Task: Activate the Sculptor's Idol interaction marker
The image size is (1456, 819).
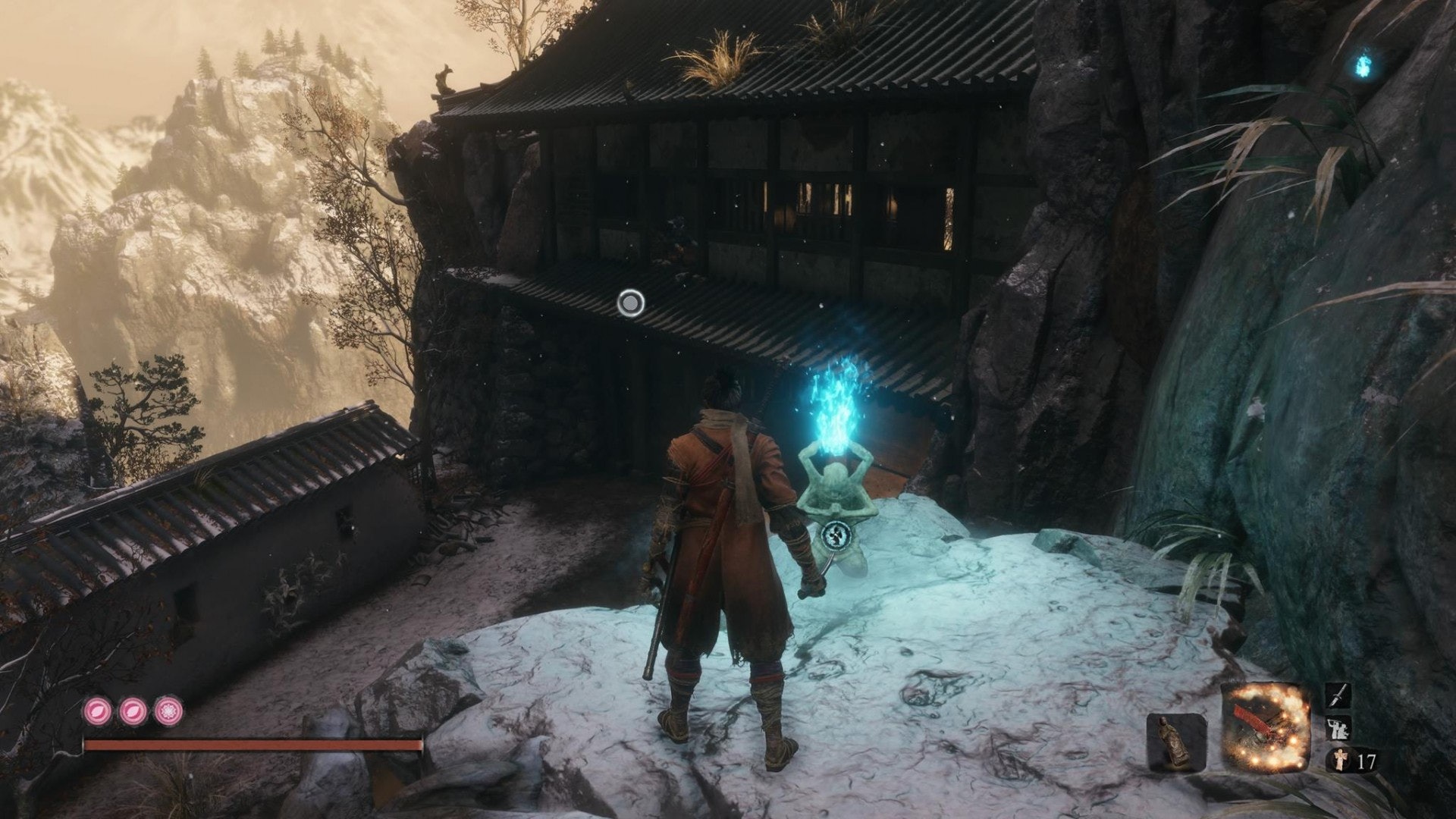Action: [x=835, y=536]
